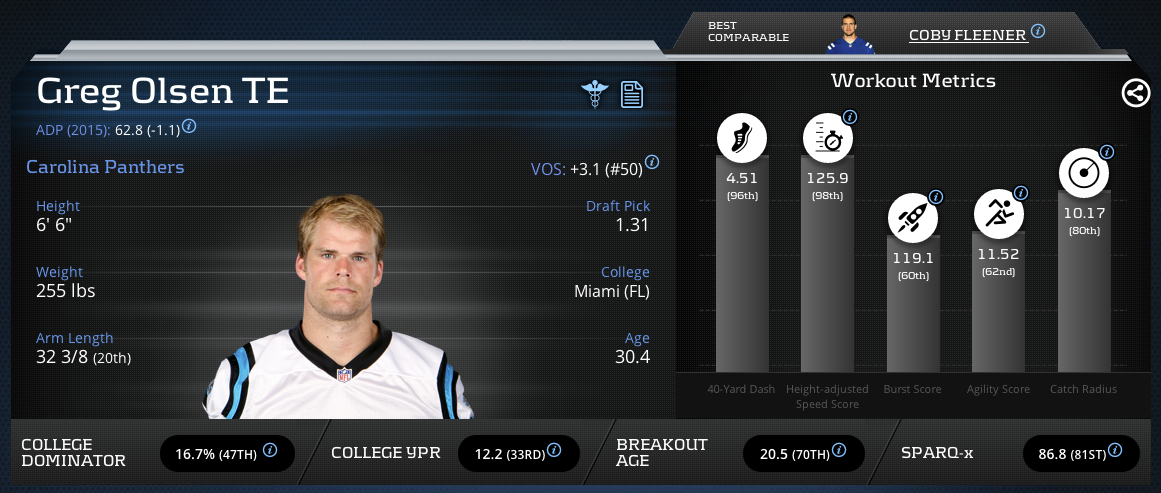Open the Breakout Age info icon

[x=840, y=451]
